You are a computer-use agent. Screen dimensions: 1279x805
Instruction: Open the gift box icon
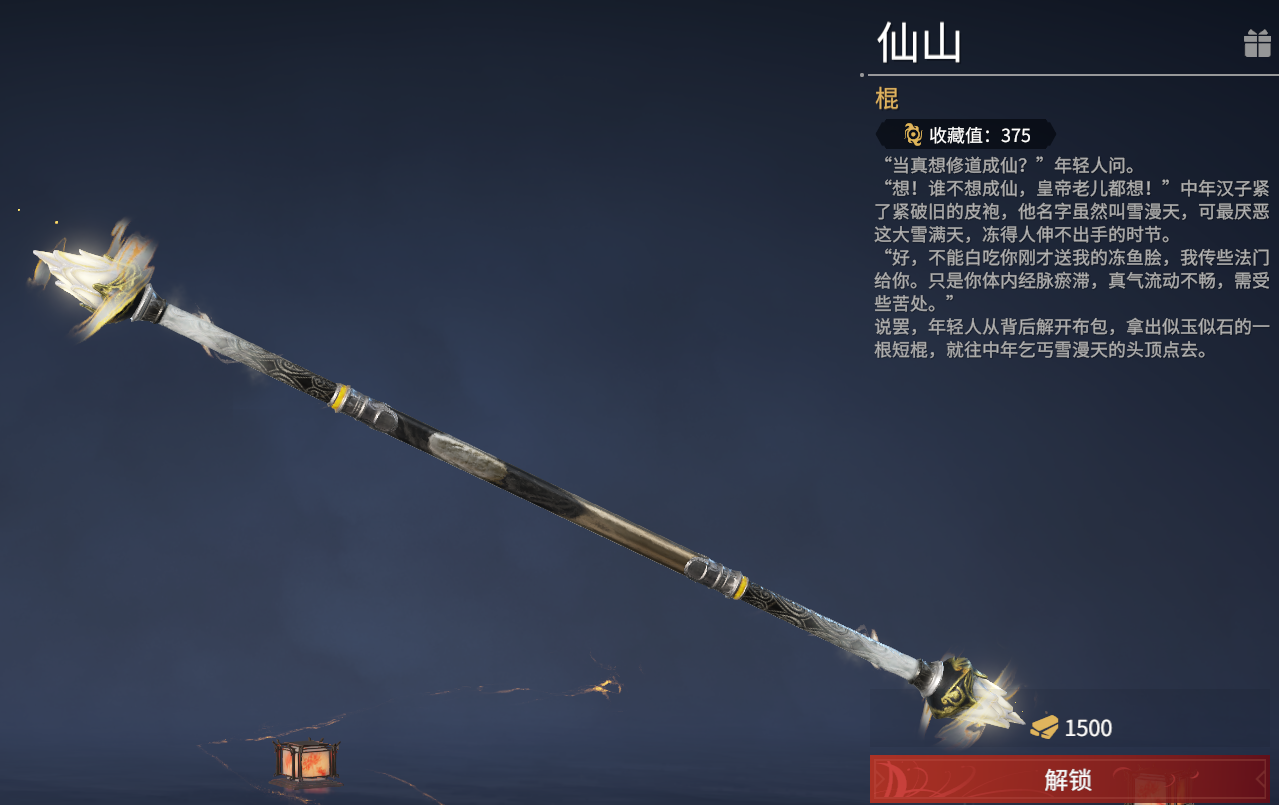[1256, 44]
